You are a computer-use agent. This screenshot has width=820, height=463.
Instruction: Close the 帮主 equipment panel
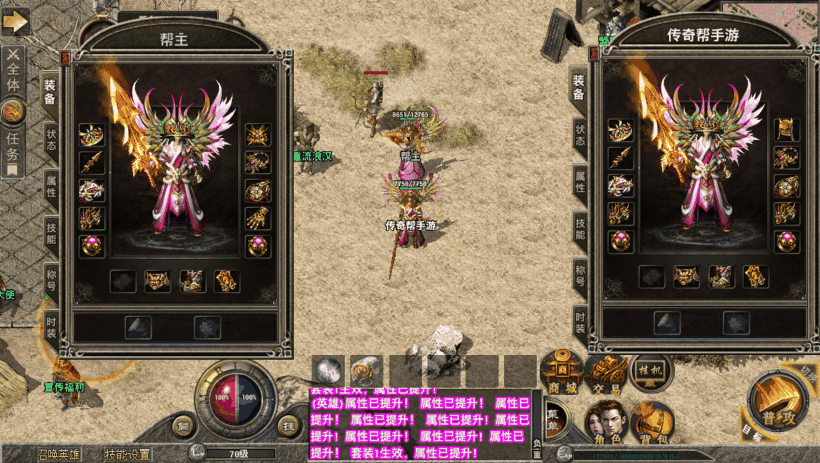pos(65,59)
